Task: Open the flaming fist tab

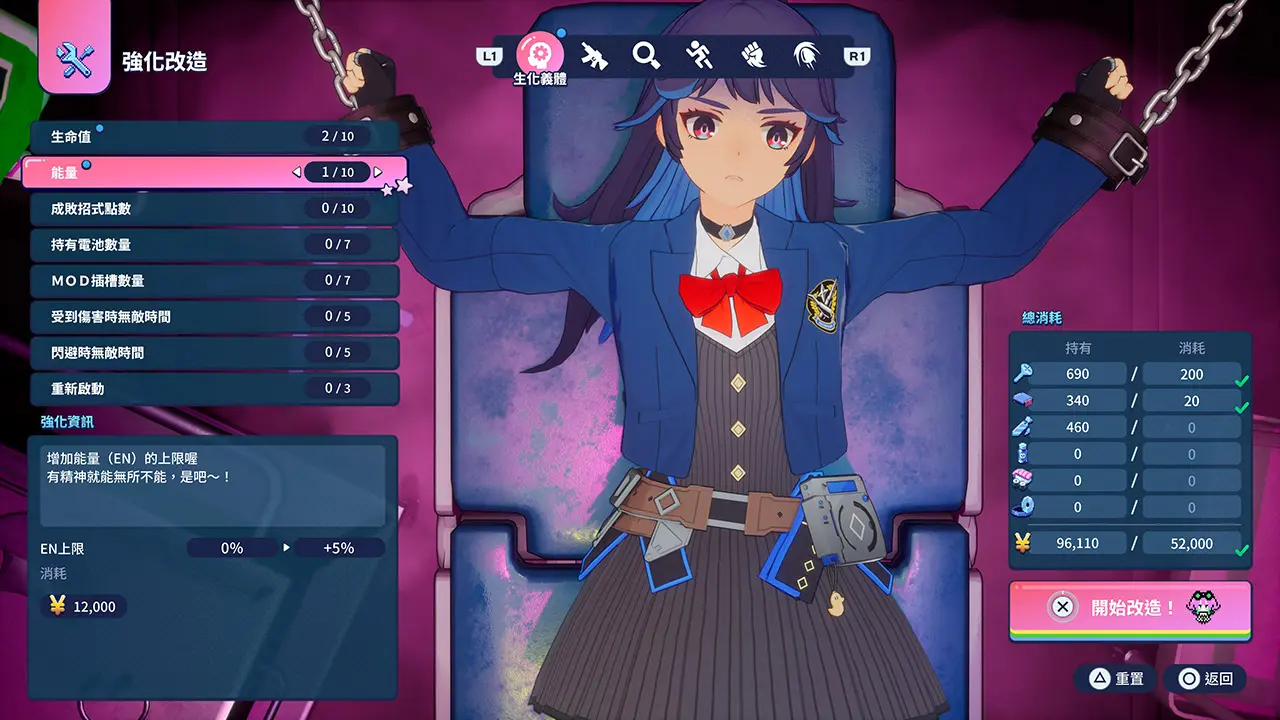Action: tap(753, 56)
